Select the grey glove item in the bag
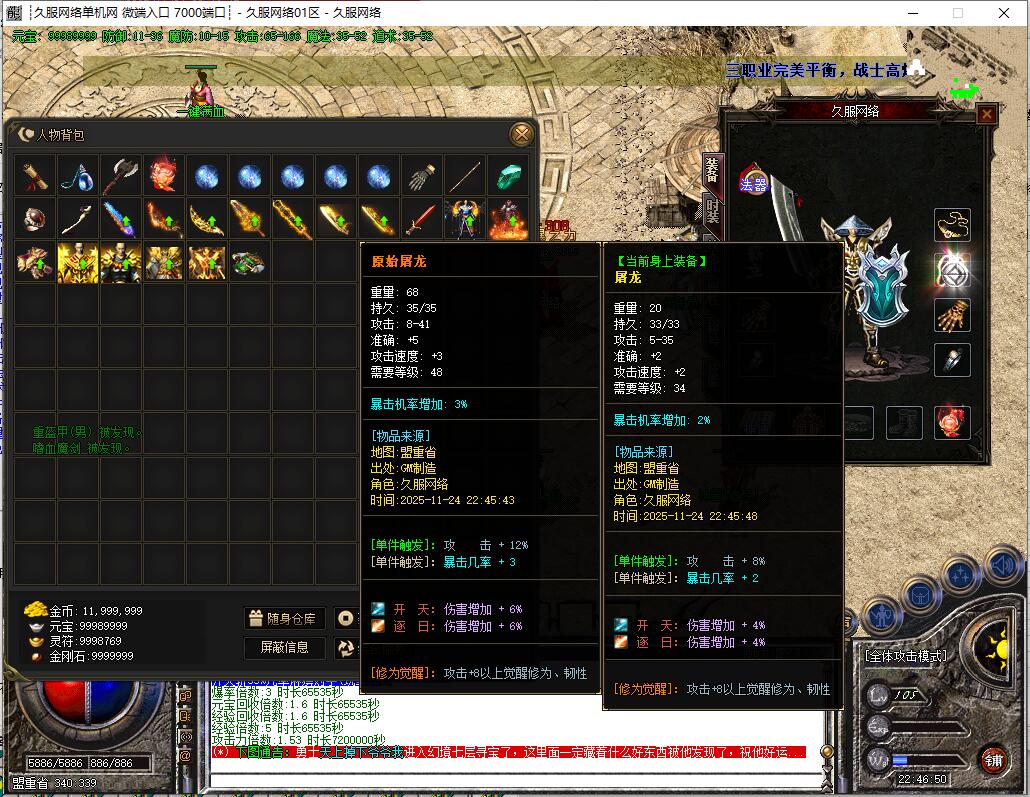 [422, 176]
